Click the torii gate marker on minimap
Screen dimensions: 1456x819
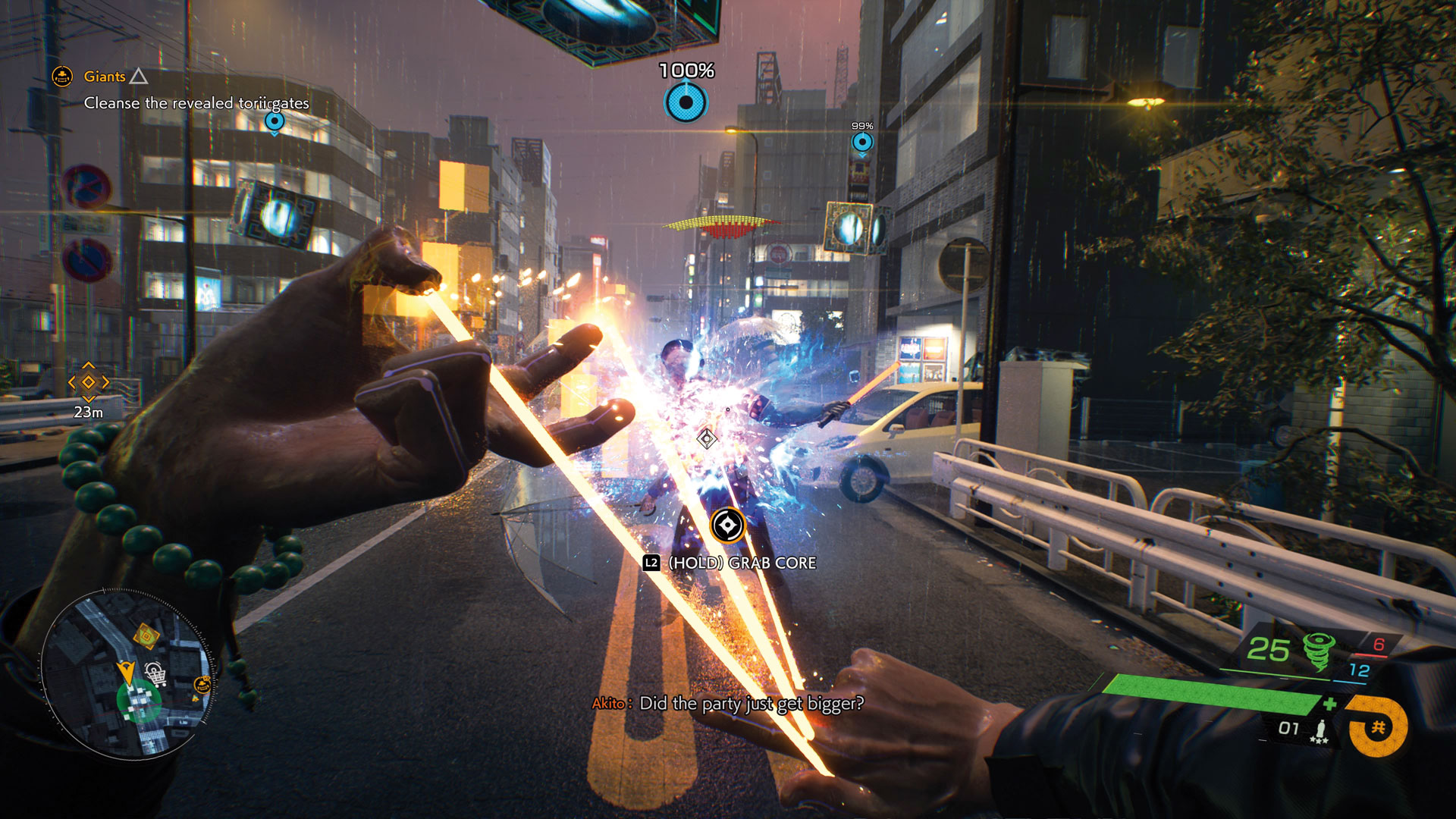point(146,635)
